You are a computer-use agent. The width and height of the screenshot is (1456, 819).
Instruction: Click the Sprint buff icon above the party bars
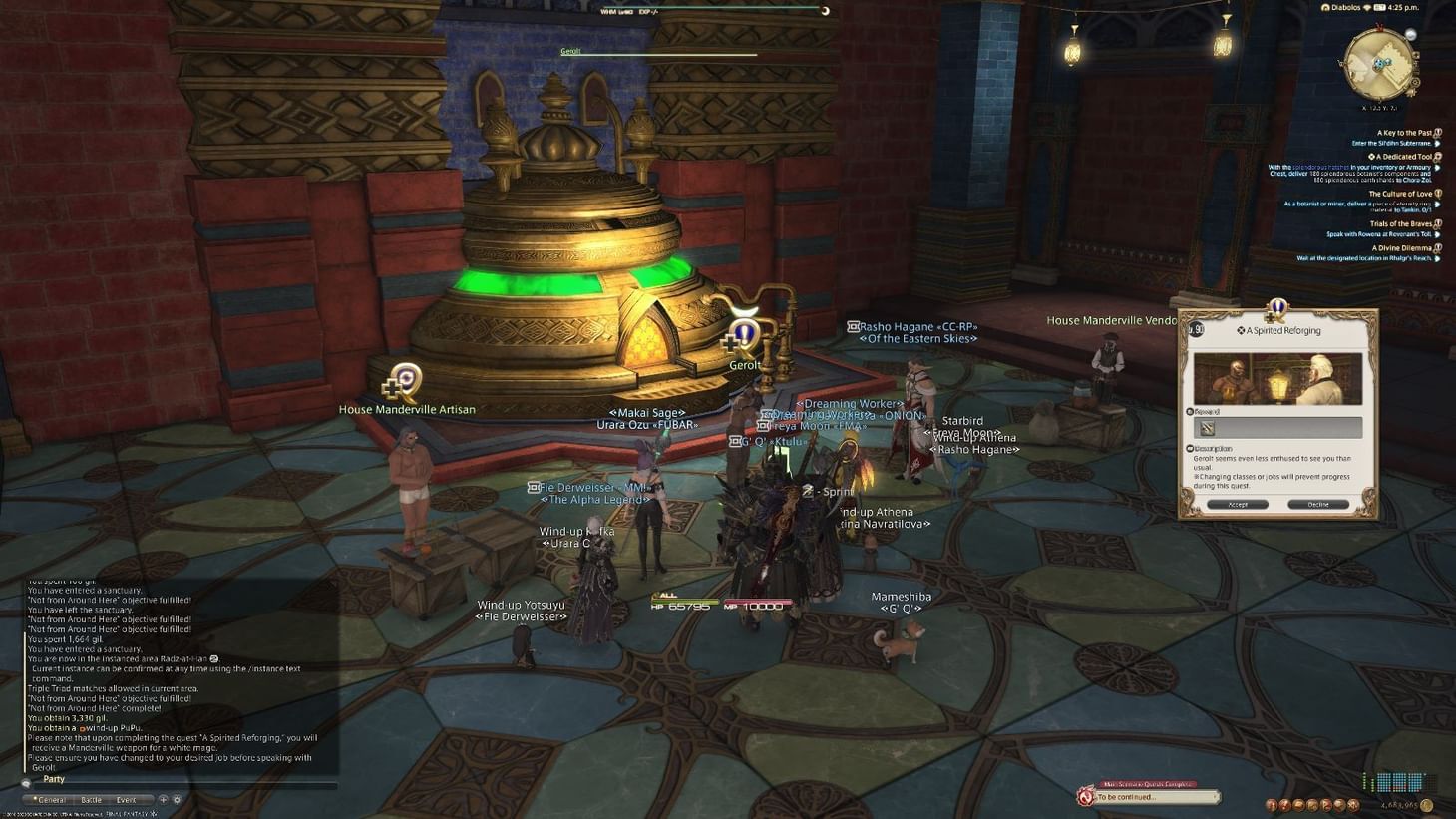(808, 491)
